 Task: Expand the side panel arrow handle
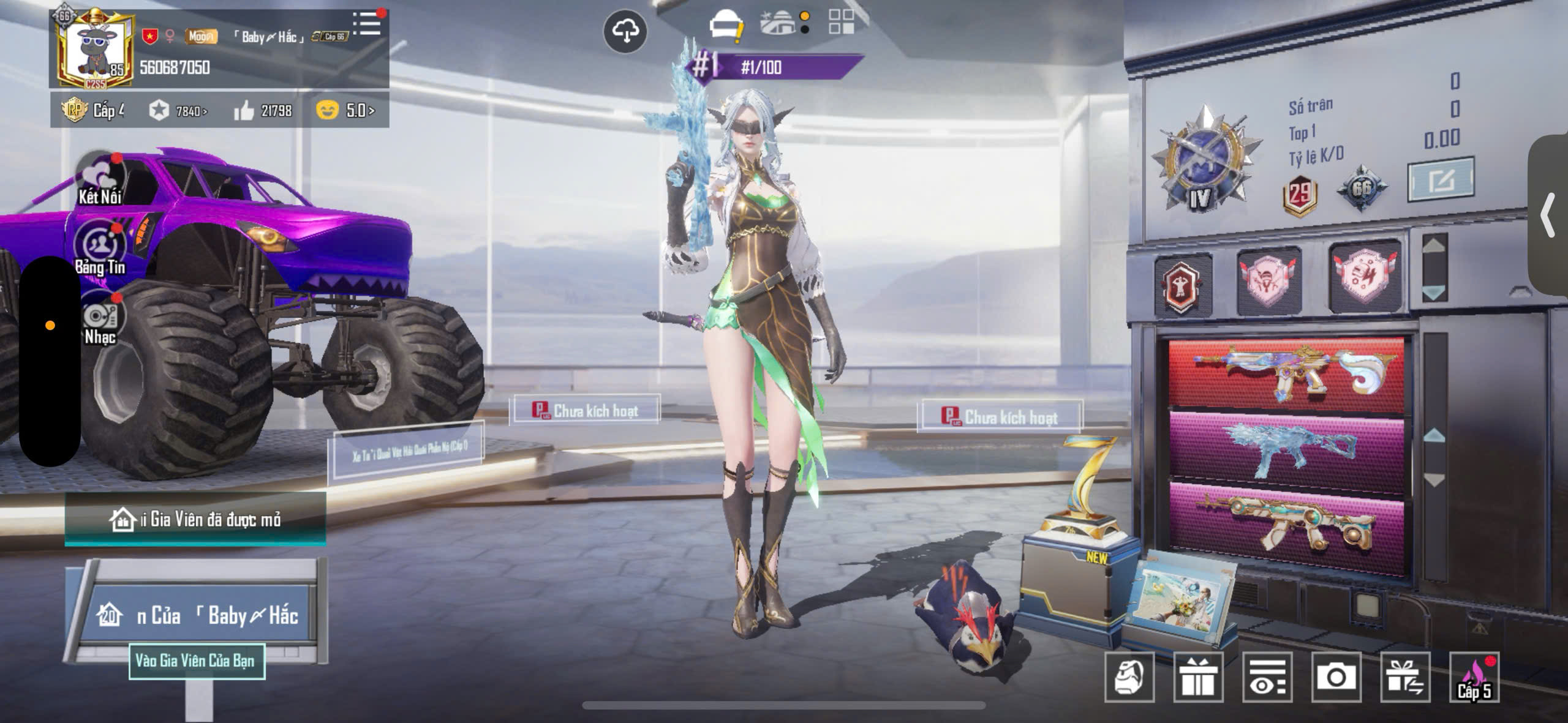point(1548,214)
